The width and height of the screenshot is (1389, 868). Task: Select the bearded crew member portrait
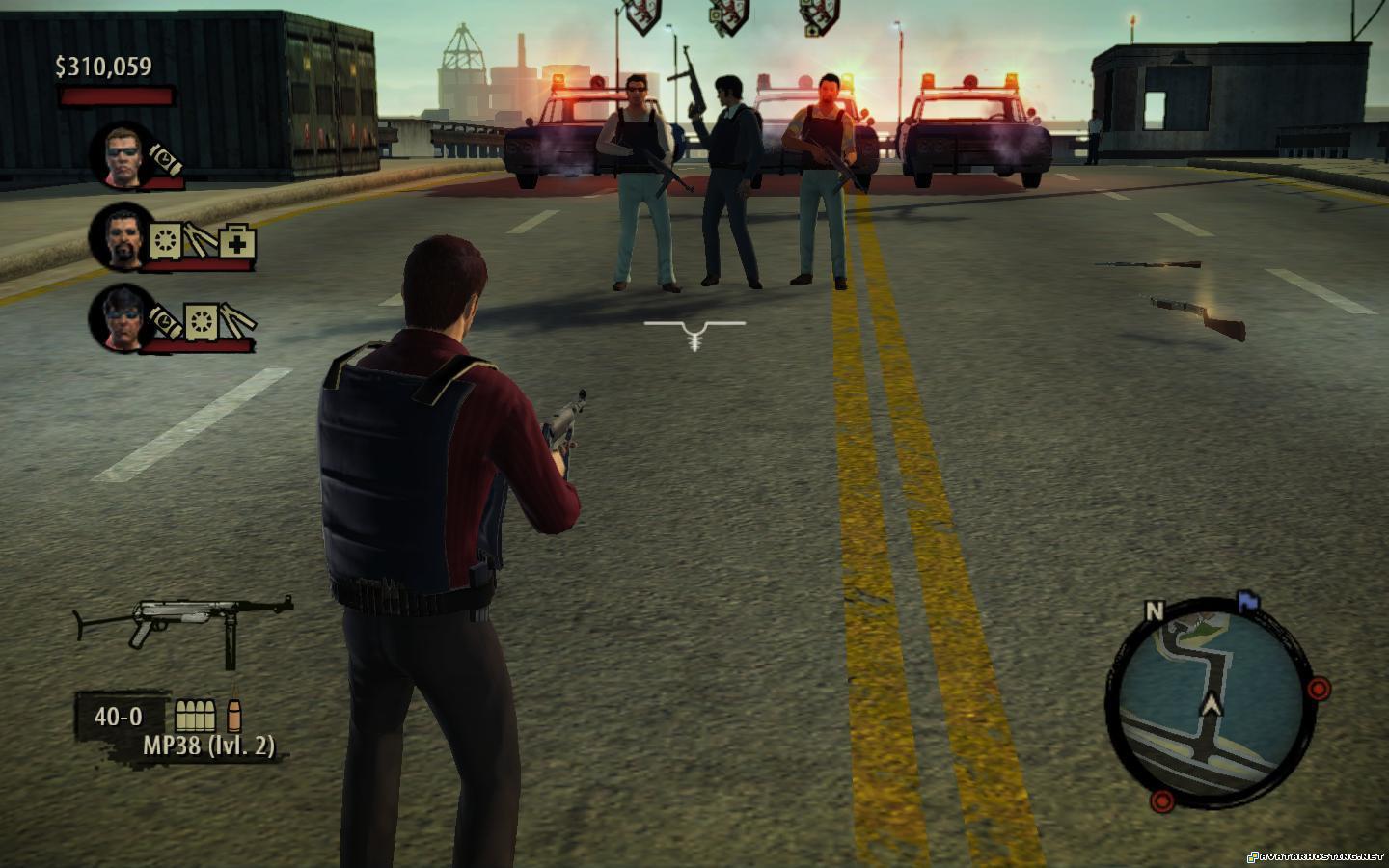click(121, 236)
